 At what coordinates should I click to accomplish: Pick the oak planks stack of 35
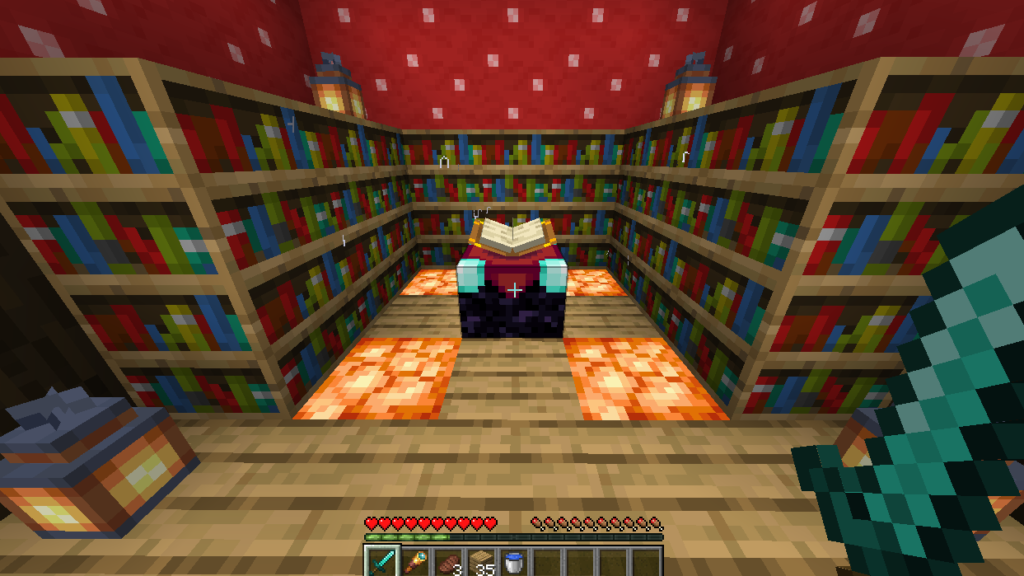[x=480, y=562]
